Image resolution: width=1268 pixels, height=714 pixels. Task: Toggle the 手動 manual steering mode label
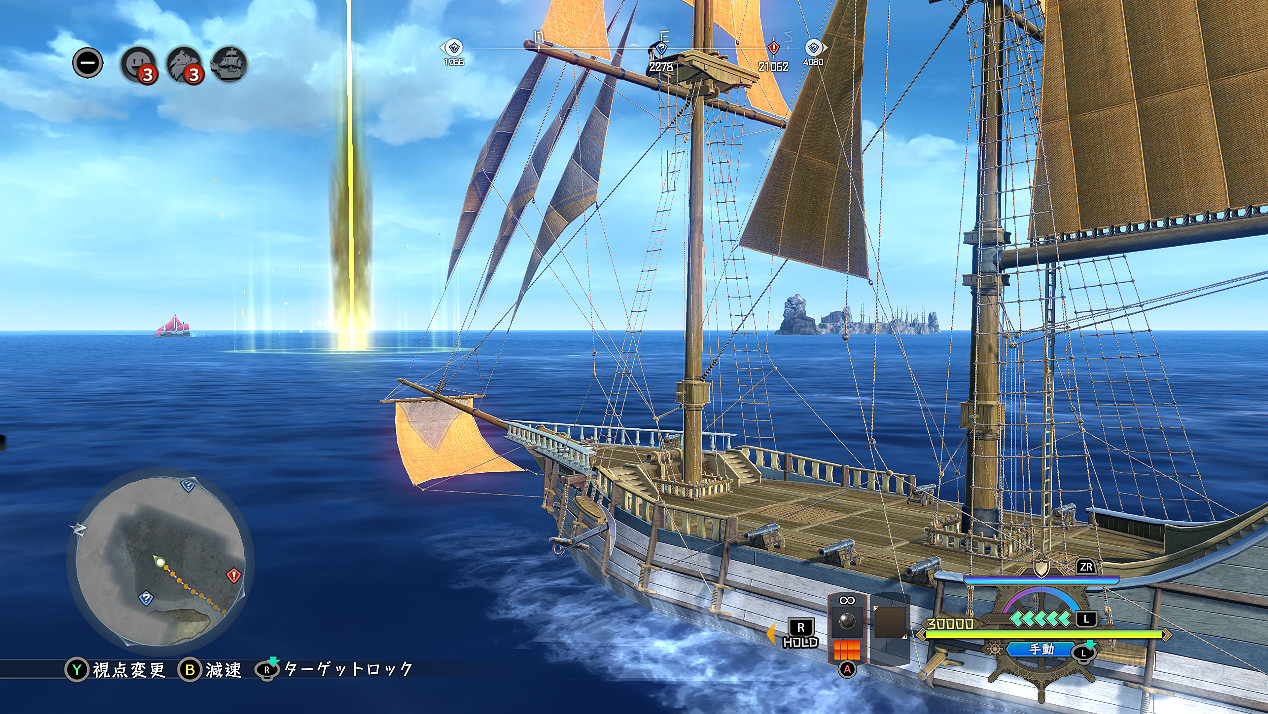[x=1040, y=649]
